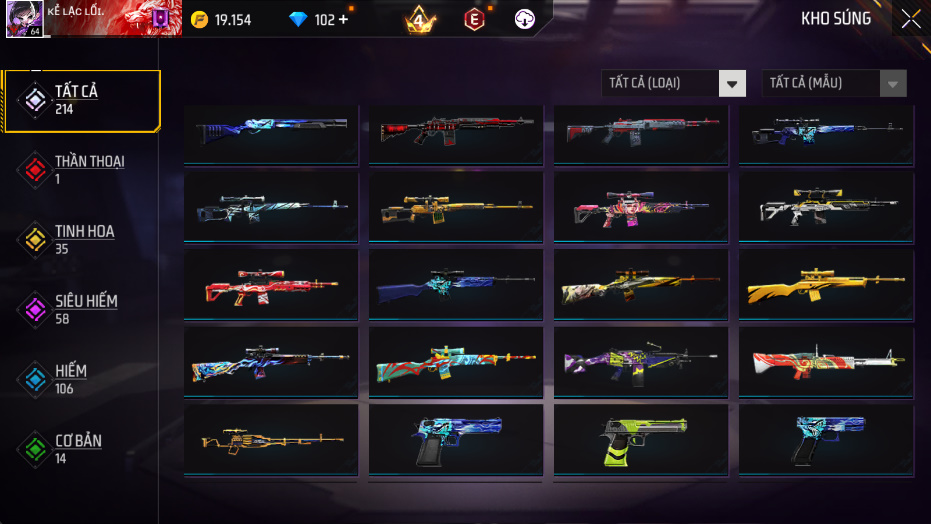The width and height of the screenshot is (931, 524).
Task: Pick the lime green pistol skin
Action: pos(641,442)
